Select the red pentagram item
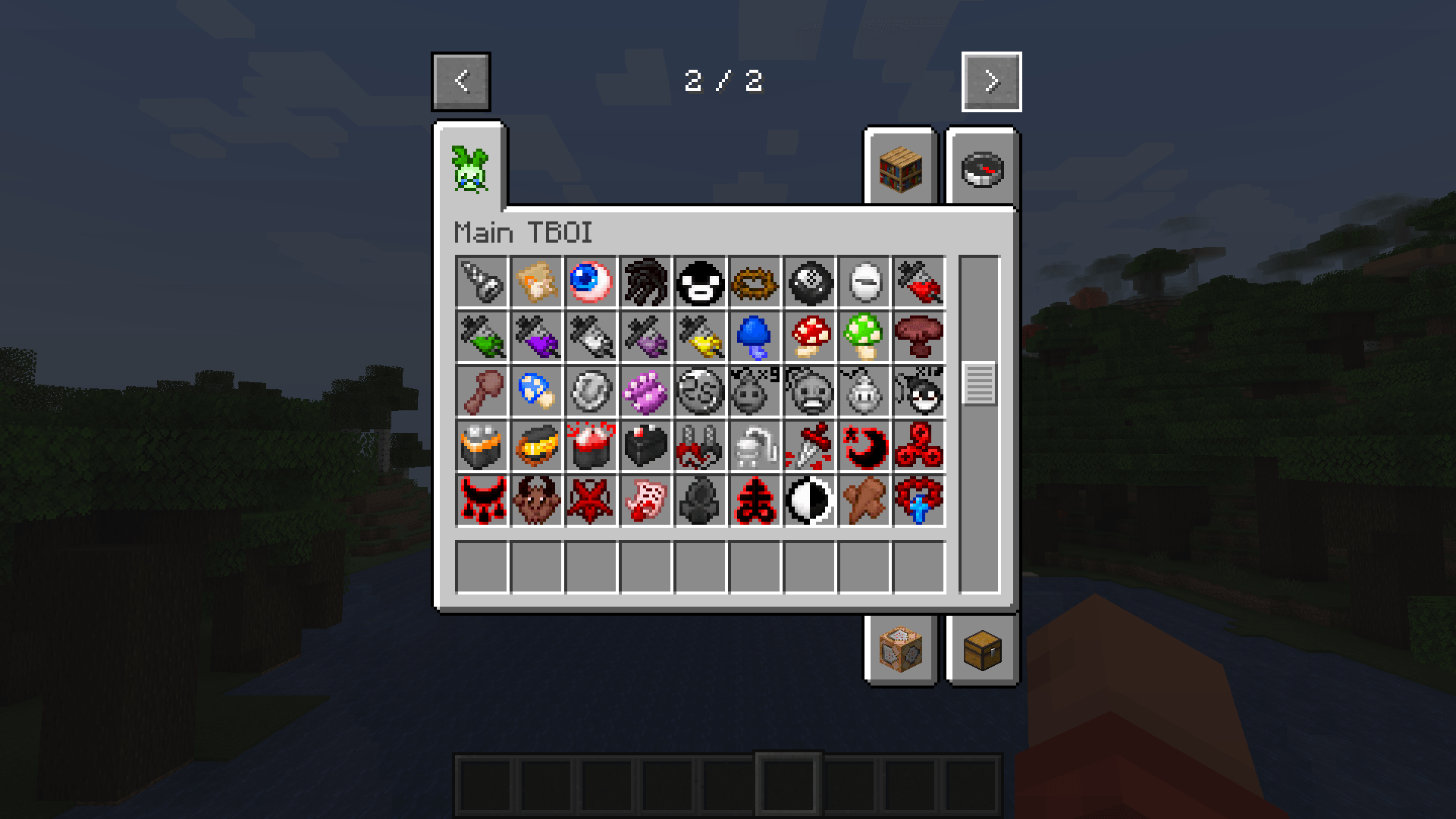This screenshot has width=1456, height=819. point(591,500)
